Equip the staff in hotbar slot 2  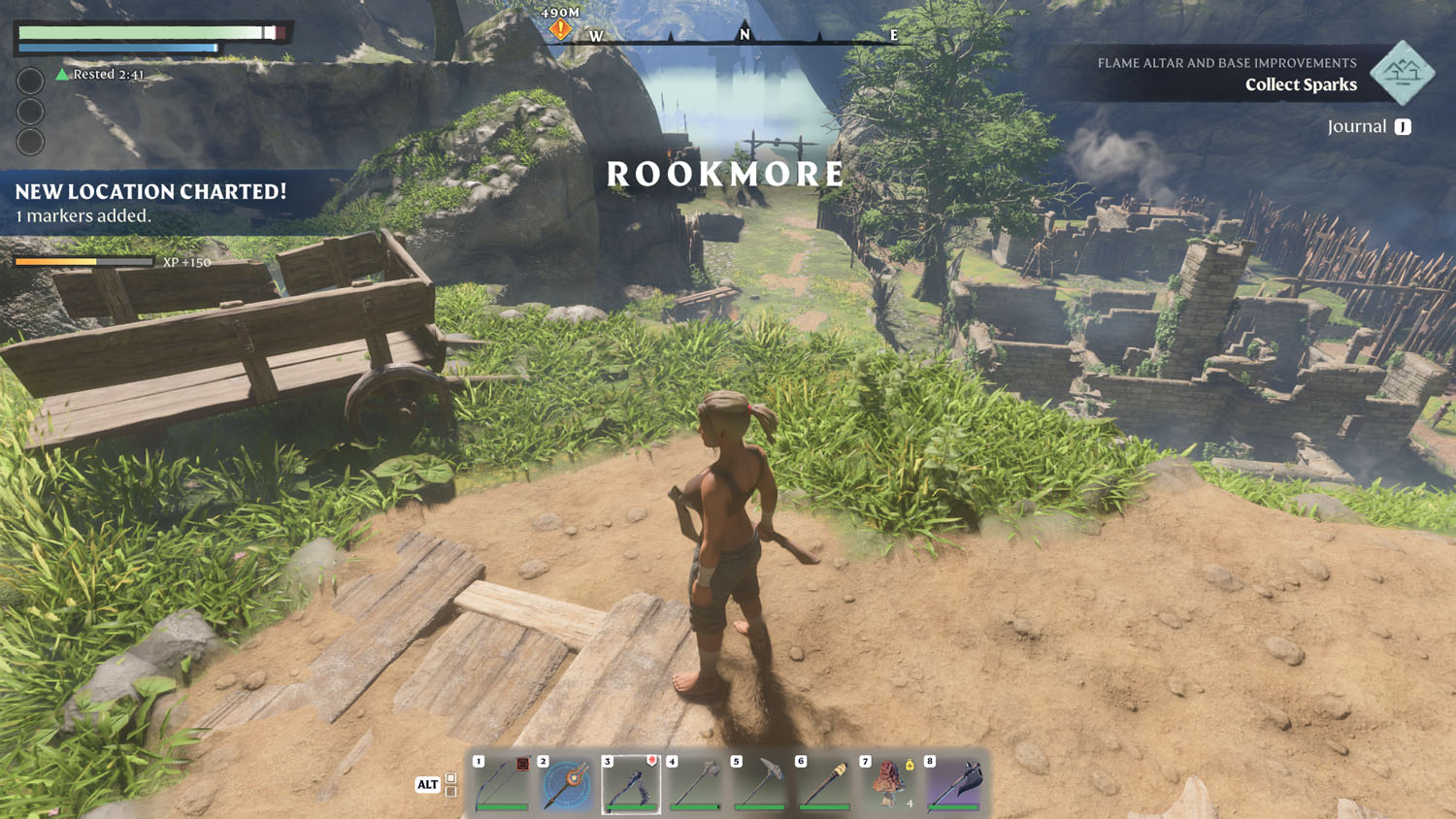click(x=567, y=783)
